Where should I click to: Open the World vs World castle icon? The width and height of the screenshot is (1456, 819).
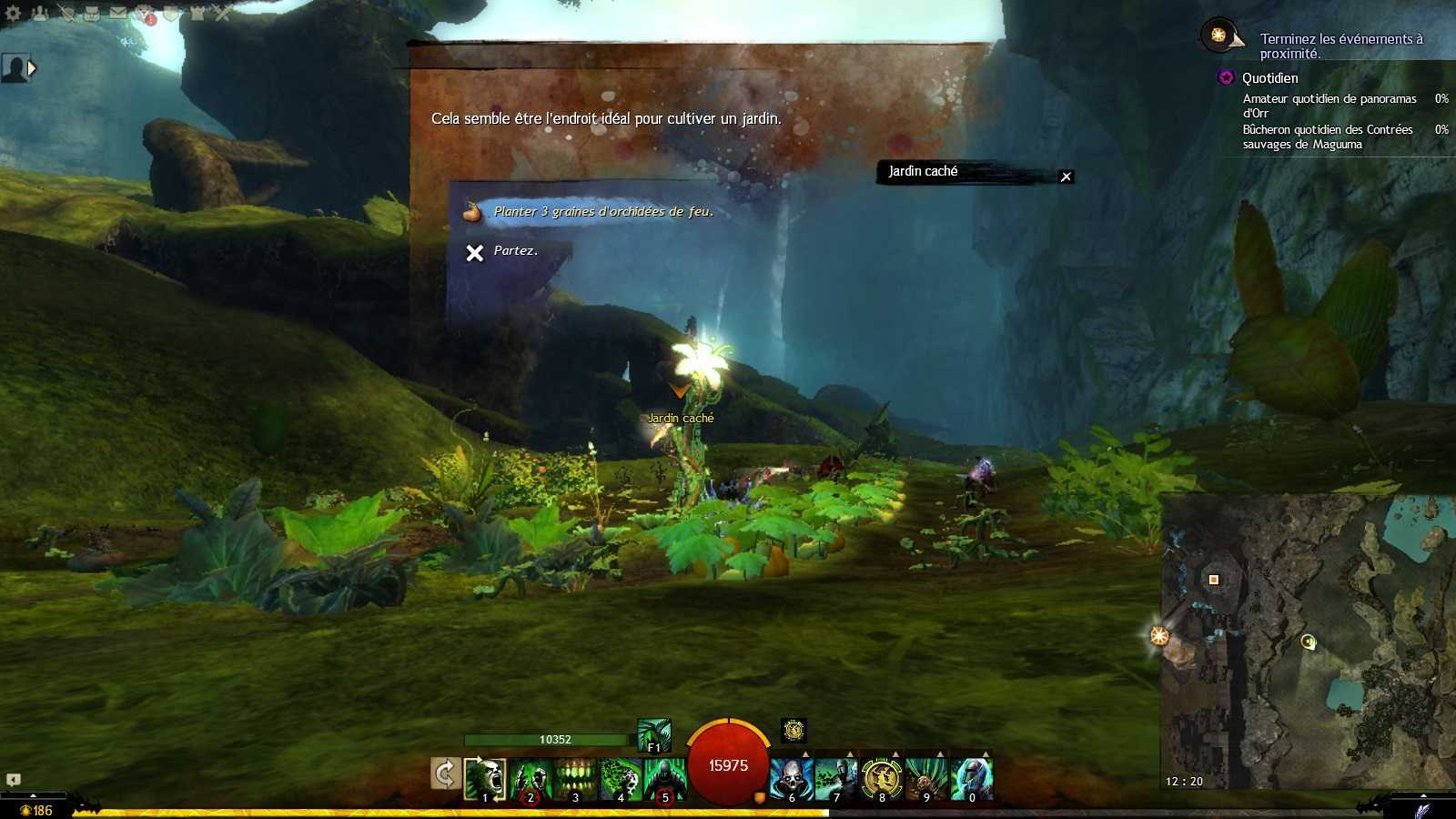coord(197,13)
